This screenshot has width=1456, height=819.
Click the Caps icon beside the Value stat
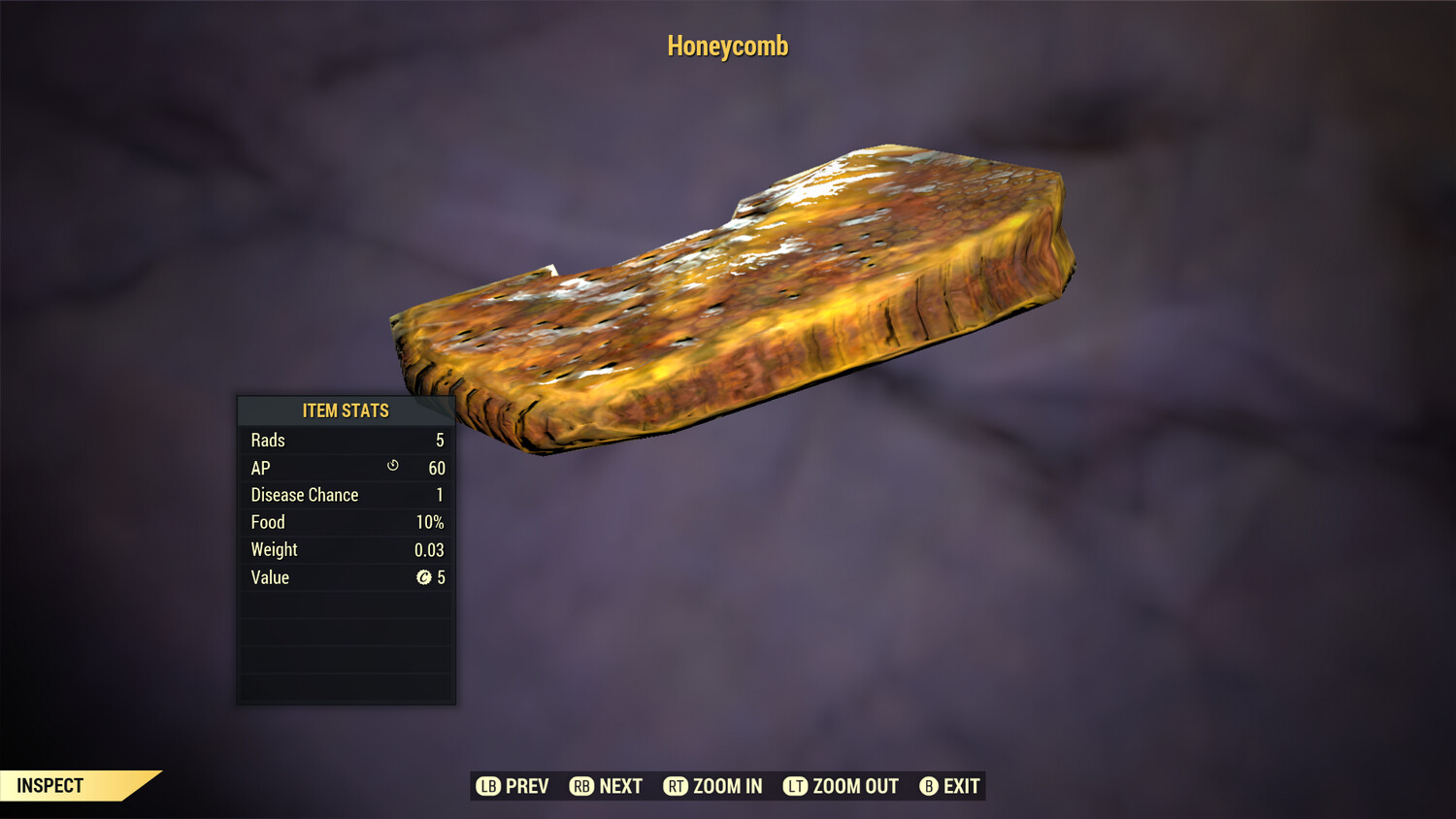pos(424,577)
